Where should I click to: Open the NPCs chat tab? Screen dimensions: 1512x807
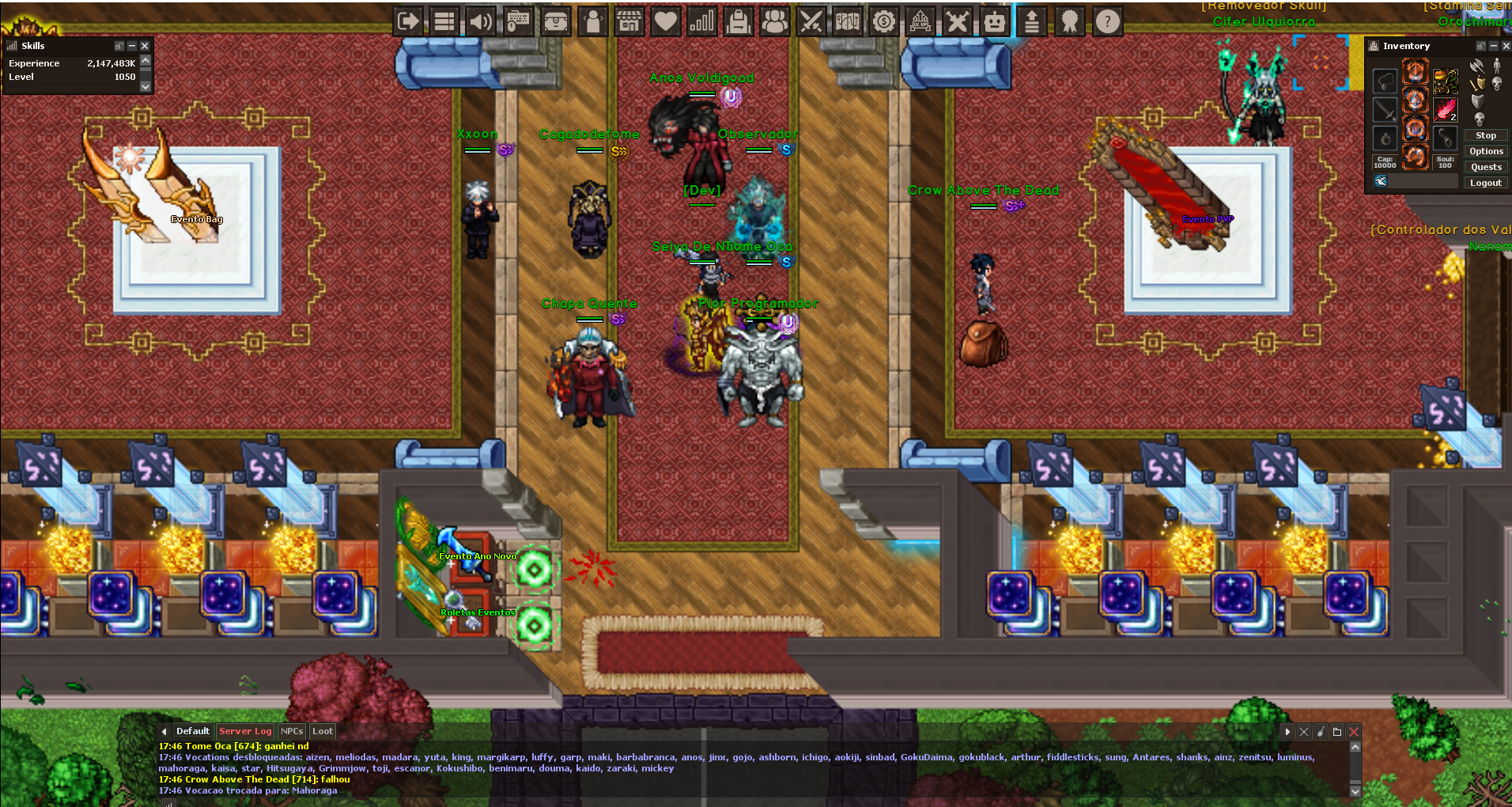click(x=292, y=731)
